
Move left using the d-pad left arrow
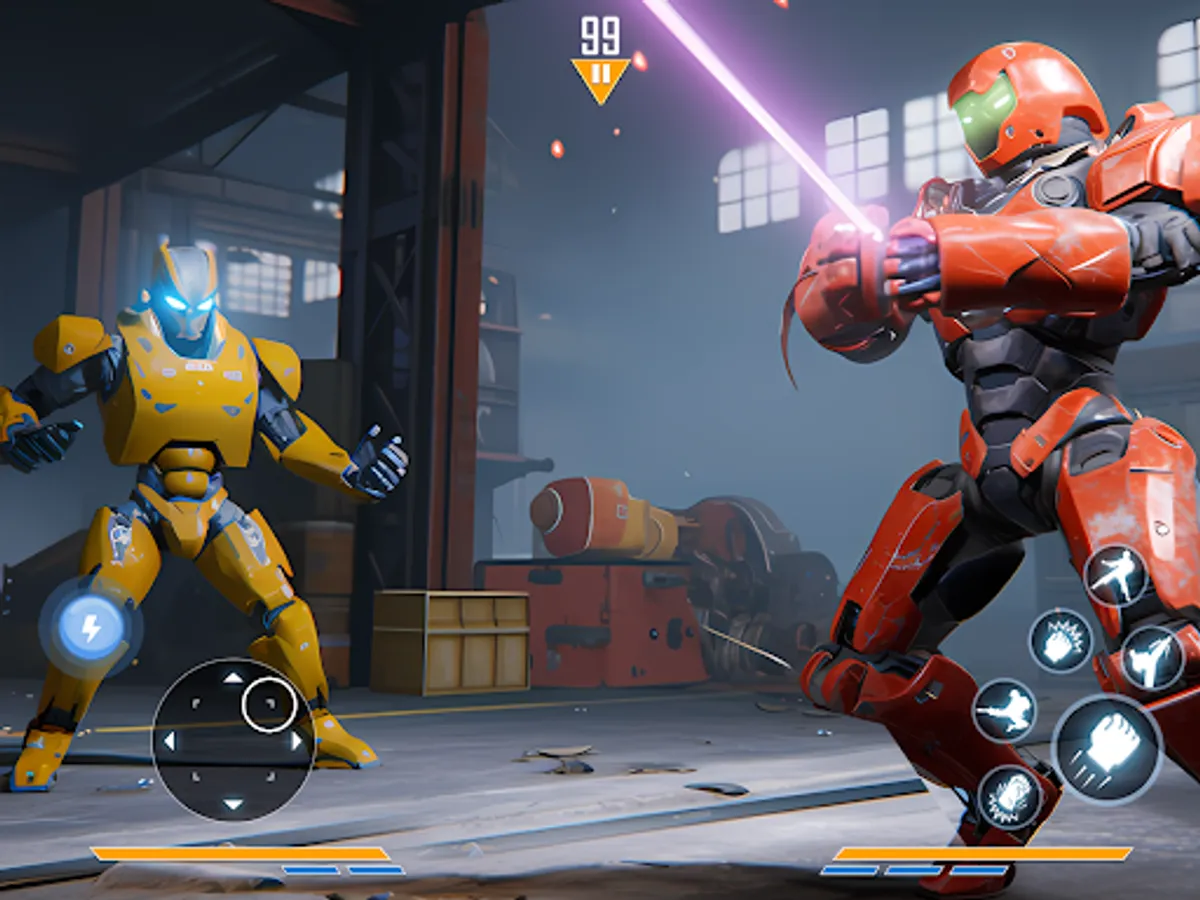(169, 741)
